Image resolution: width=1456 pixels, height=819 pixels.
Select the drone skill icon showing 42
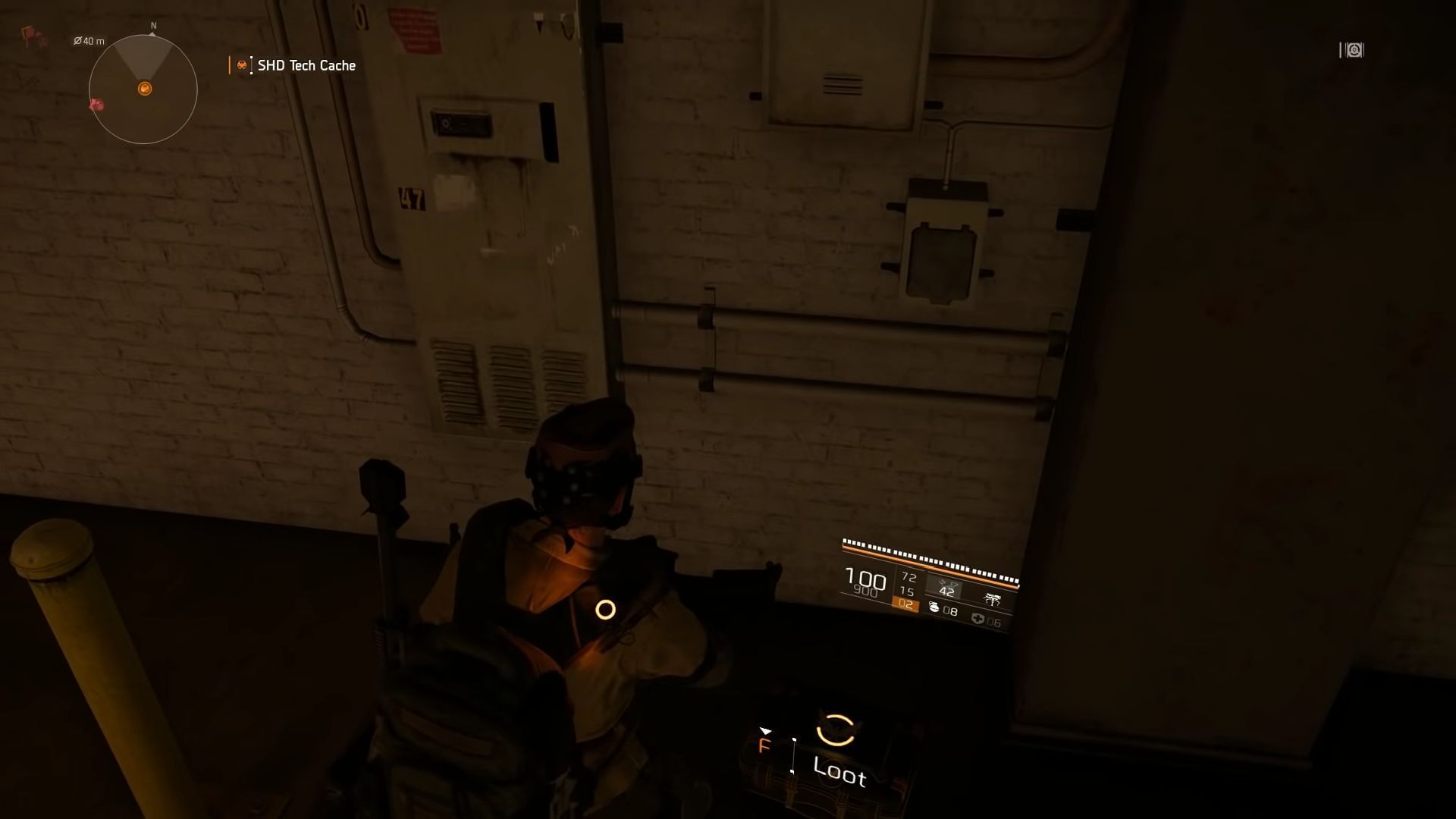click(946, 588)
